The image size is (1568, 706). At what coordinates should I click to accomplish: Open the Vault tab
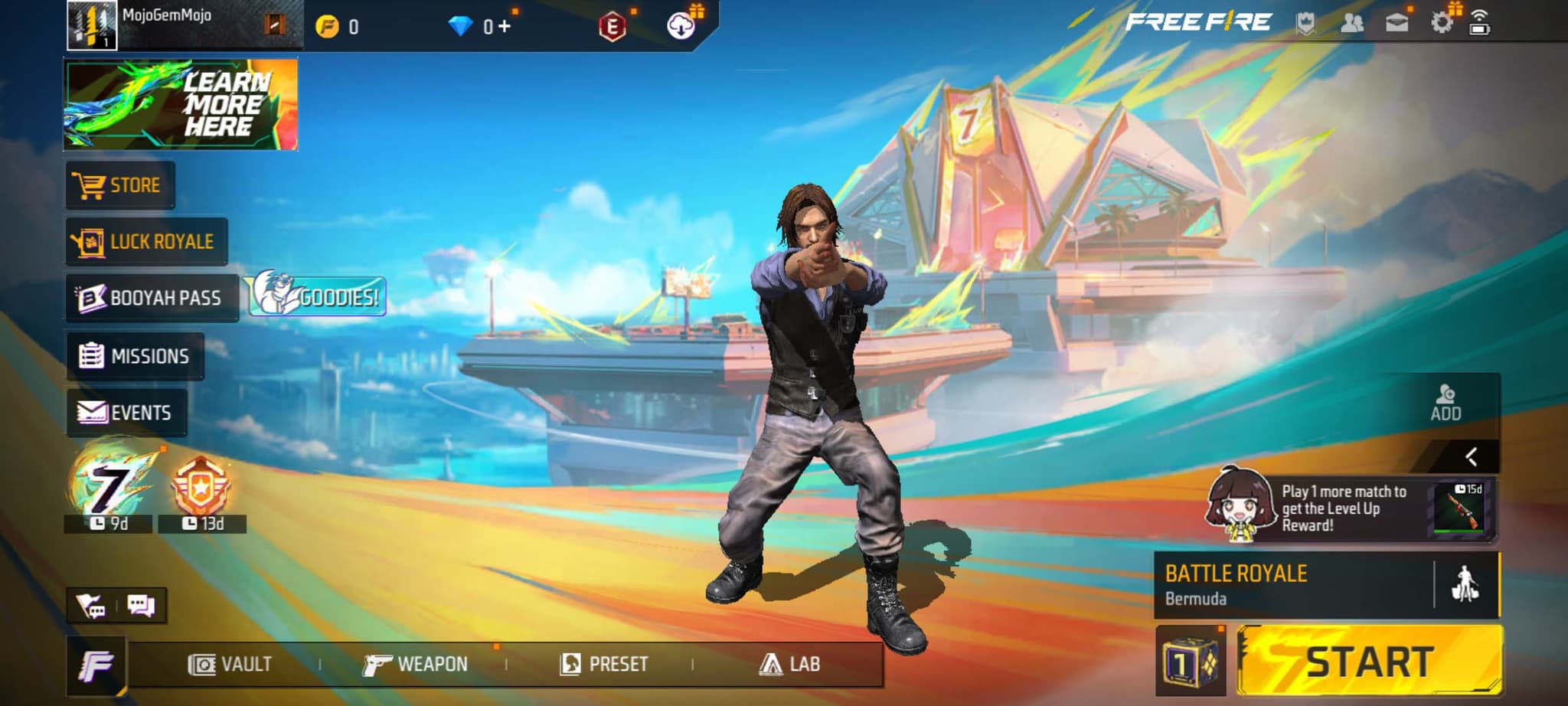pyautogui.click(x=230, y=664)
